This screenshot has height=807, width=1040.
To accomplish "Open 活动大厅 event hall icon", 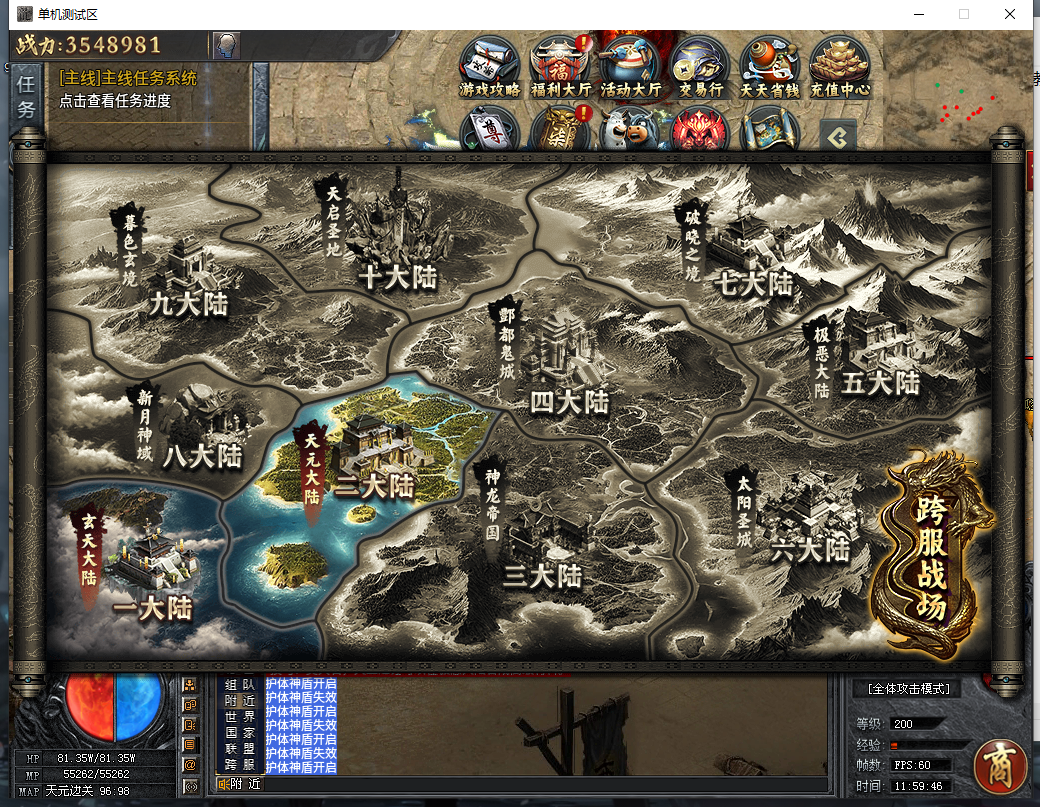I will pyautogui.click(x=630, y=66).
